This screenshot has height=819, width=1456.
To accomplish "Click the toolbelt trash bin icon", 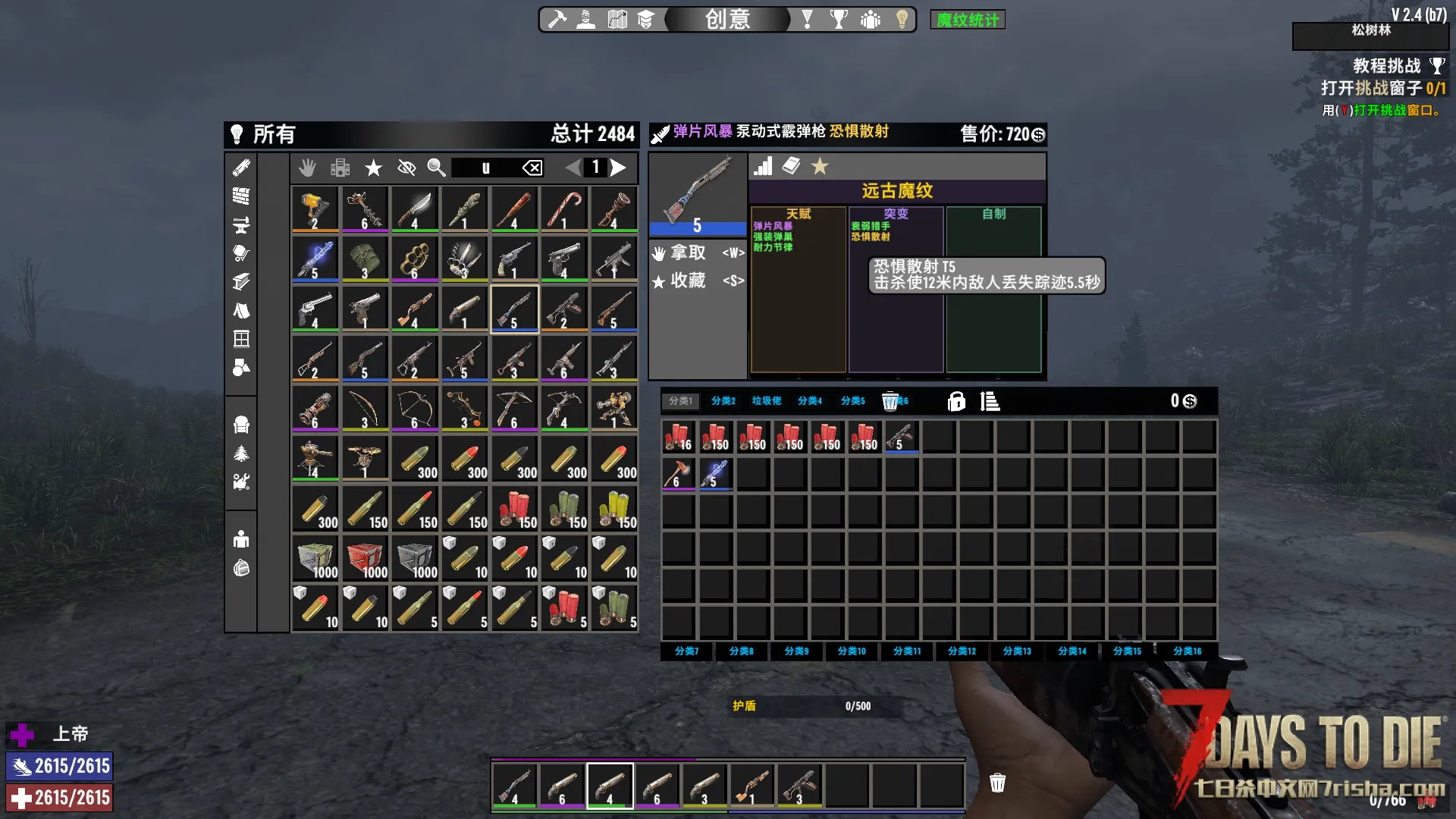I will click(x=997, y=783).
